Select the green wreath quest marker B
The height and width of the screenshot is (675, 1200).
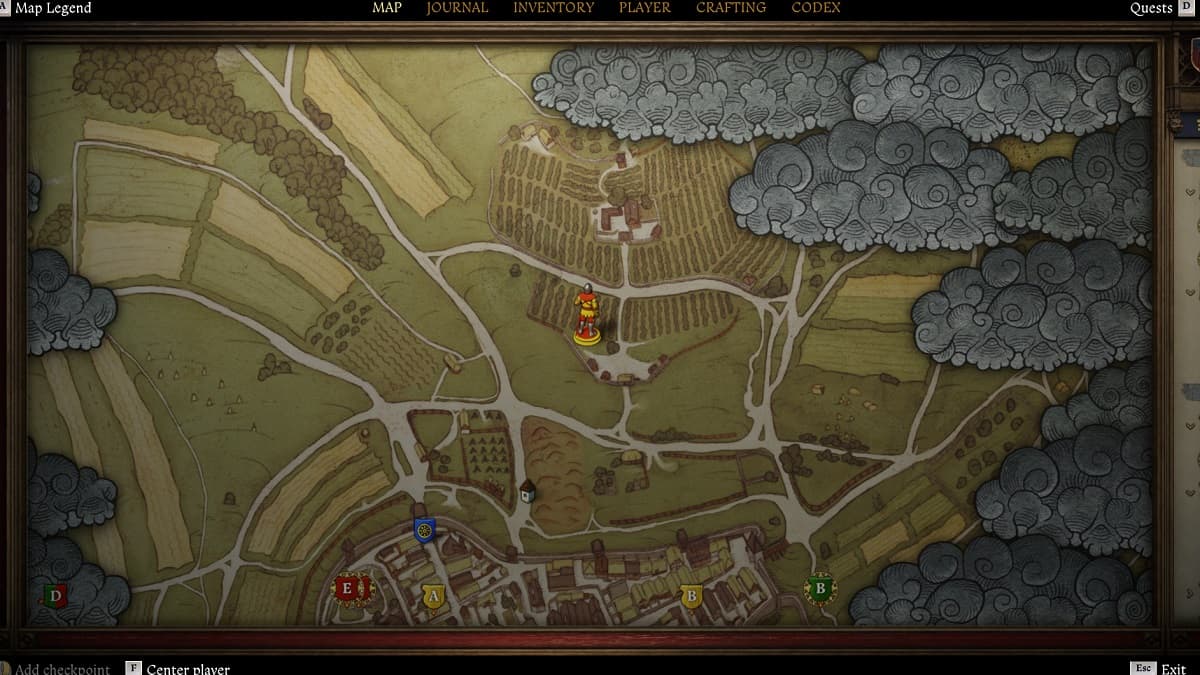pyautogui.click(x=820, y=589)
